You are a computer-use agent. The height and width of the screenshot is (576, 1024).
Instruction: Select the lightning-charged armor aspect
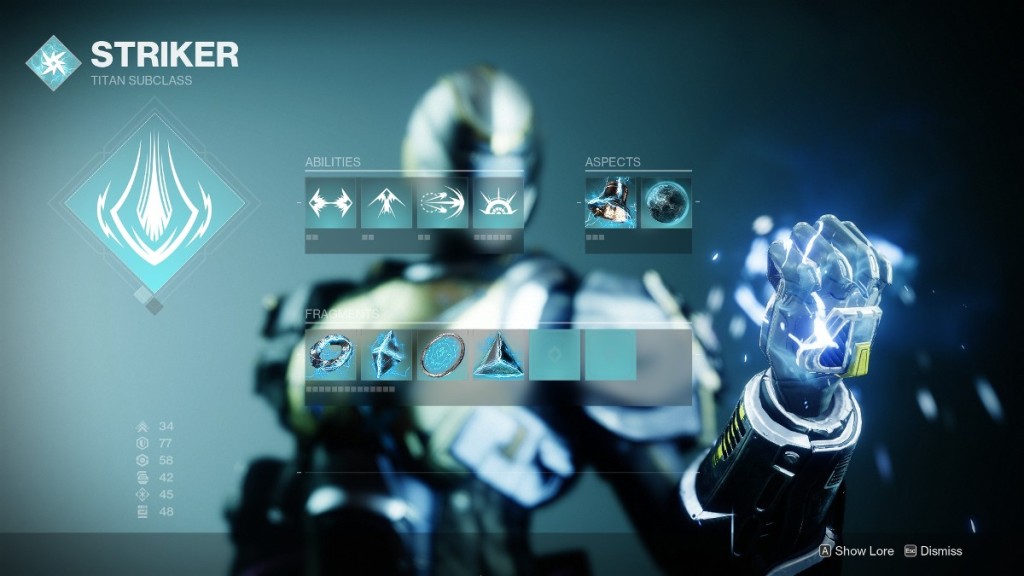[x=611, y=203]
